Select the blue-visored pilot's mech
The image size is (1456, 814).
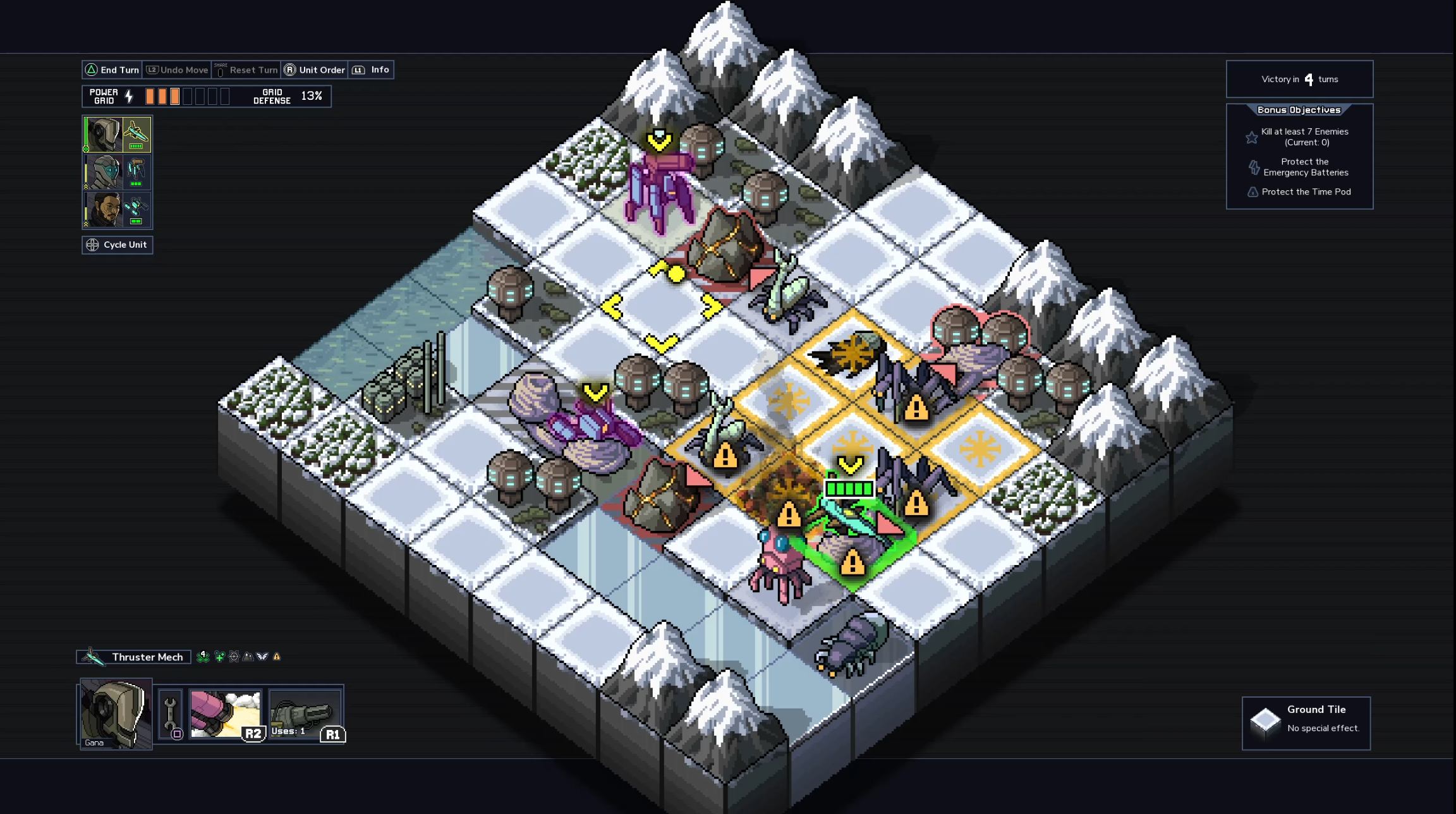coord(117,173)
